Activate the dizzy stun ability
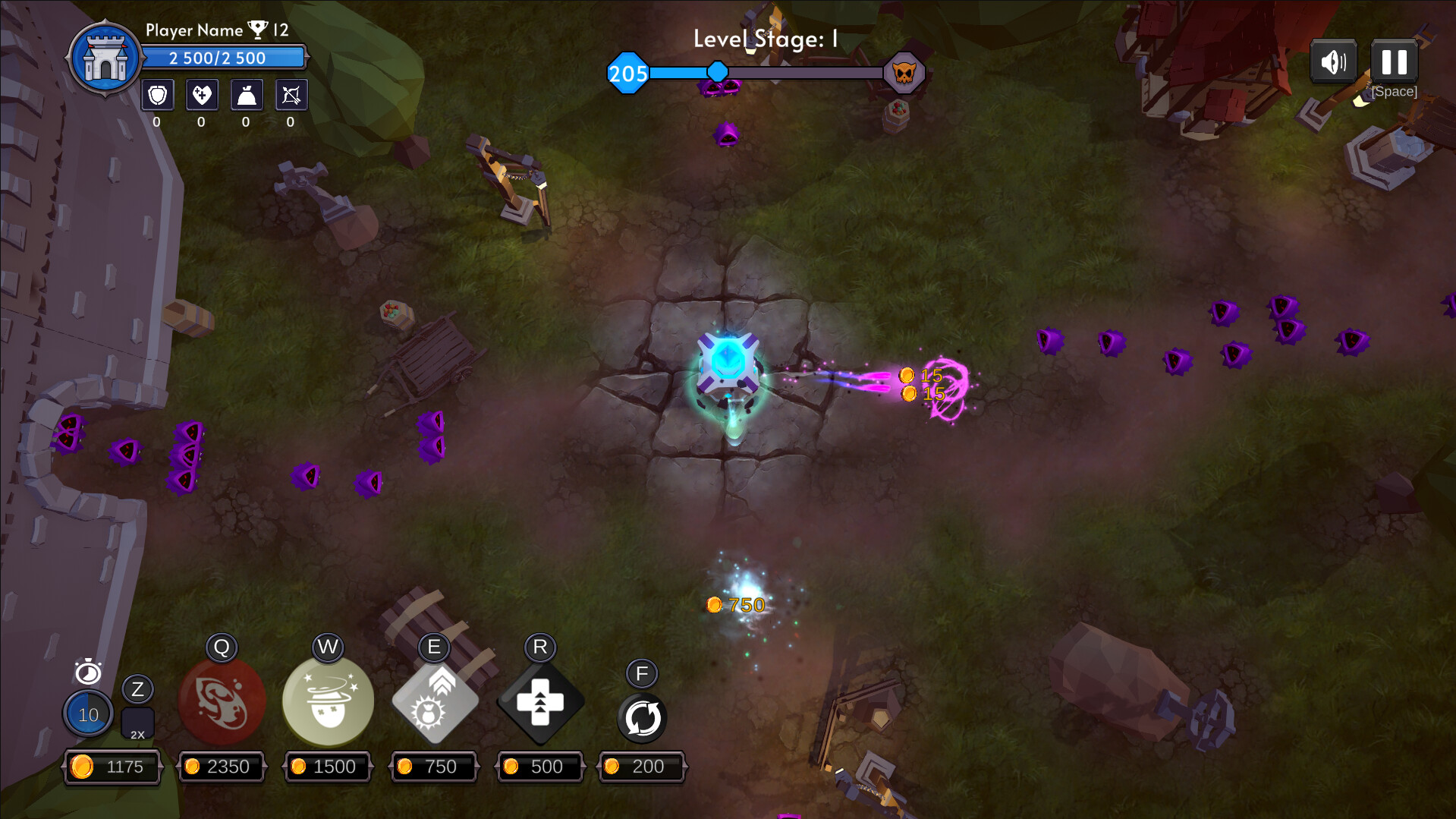The width and height of the screenshot is (1456, 819). point(328,701)
